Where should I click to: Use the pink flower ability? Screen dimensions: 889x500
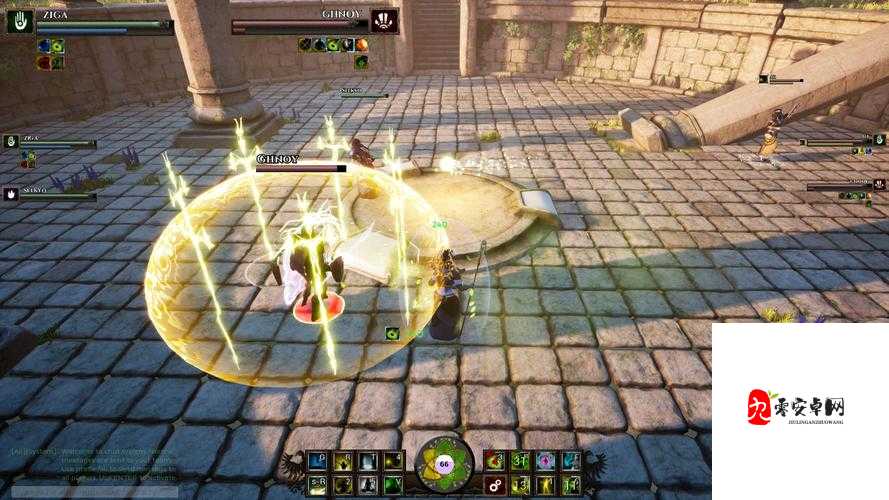tap(546, 460)
